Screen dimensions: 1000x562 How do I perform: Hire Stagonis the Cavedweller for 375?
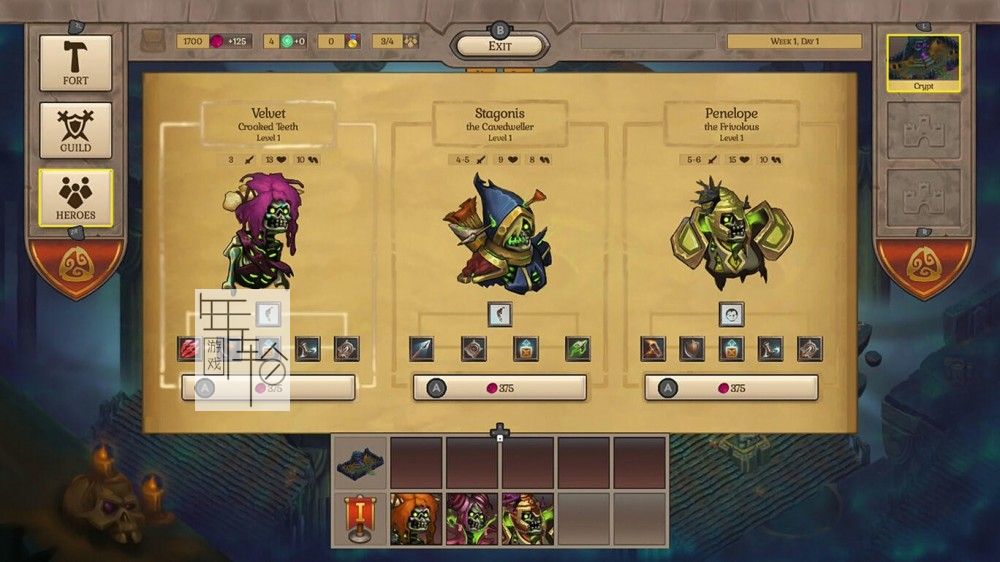tap(500, 388)
